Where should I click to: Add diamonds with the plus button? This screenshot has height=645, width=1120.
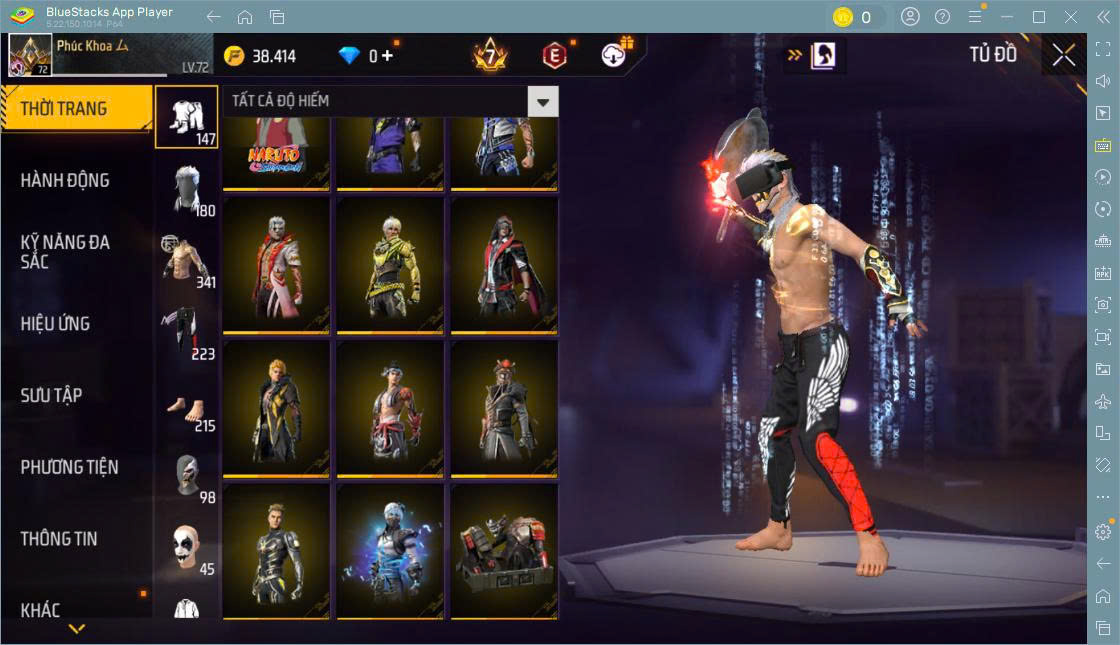[x=388, y=56]
